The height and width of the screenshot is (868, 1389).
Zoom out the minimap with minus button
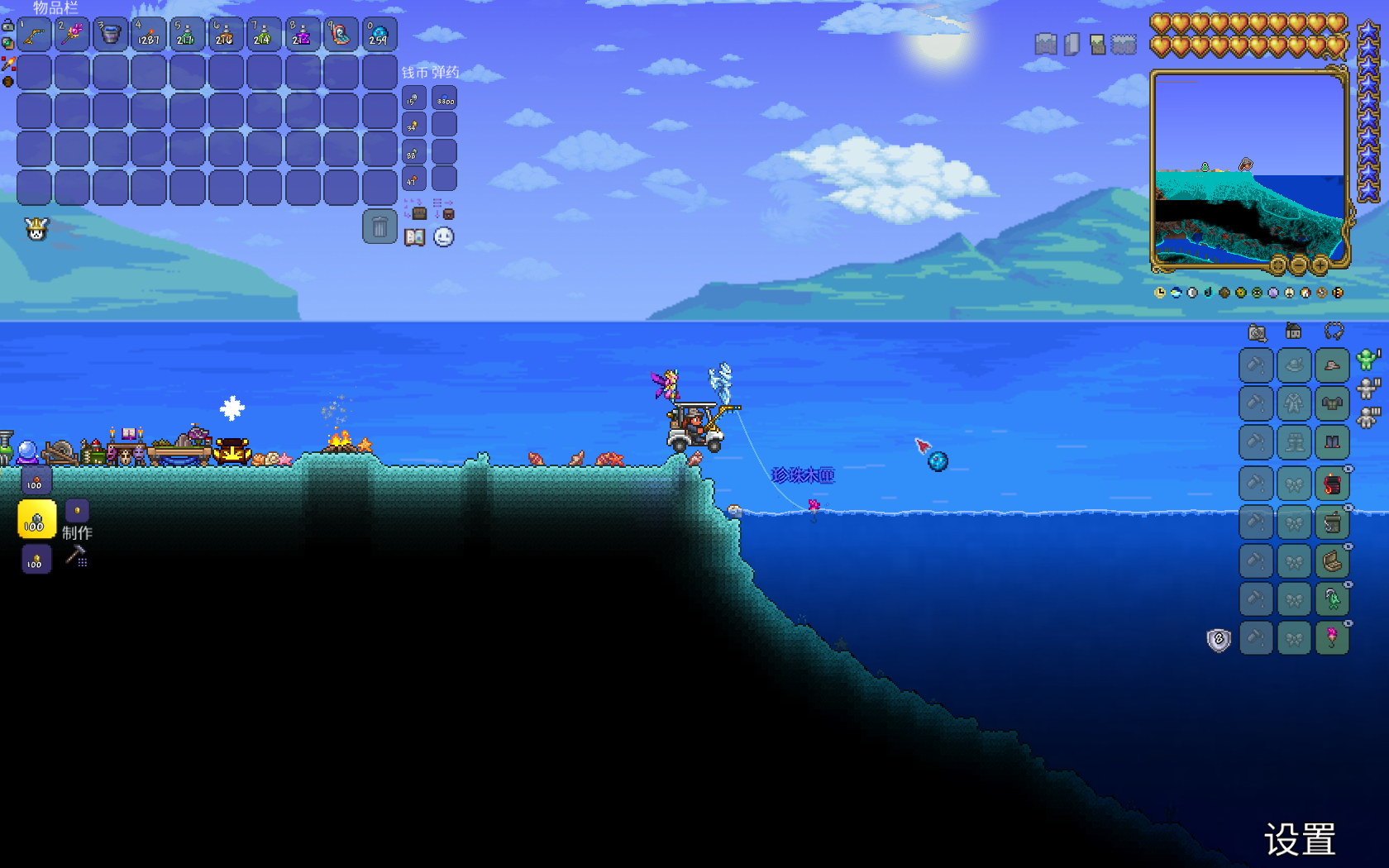1299,265
